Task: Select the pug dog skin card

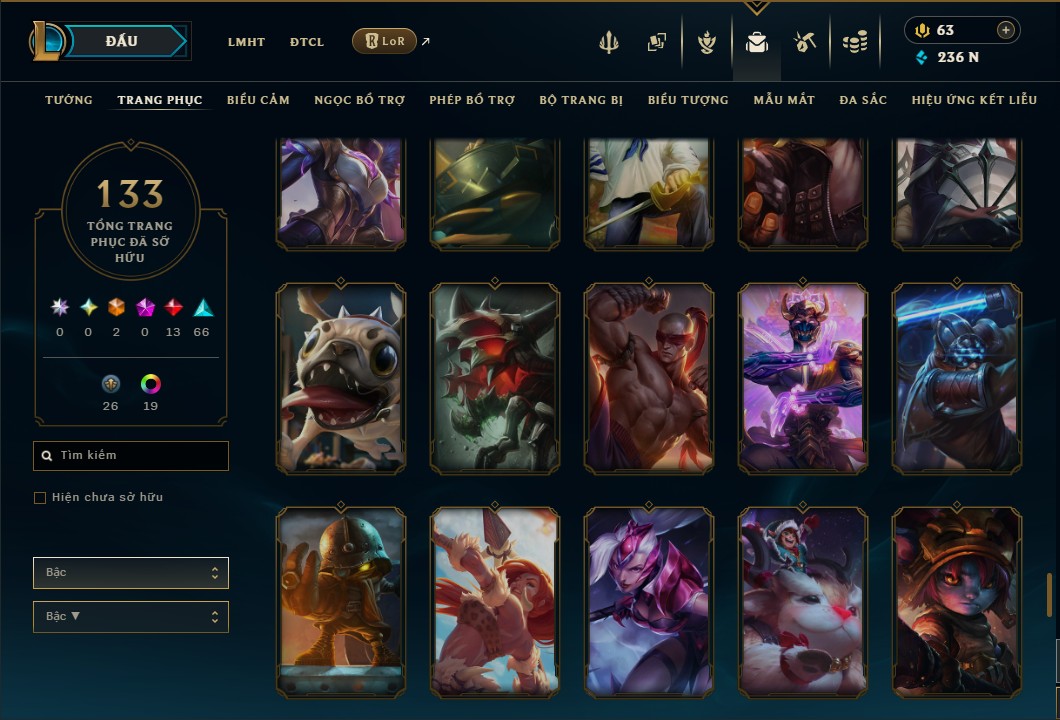Action: (341, 377)
